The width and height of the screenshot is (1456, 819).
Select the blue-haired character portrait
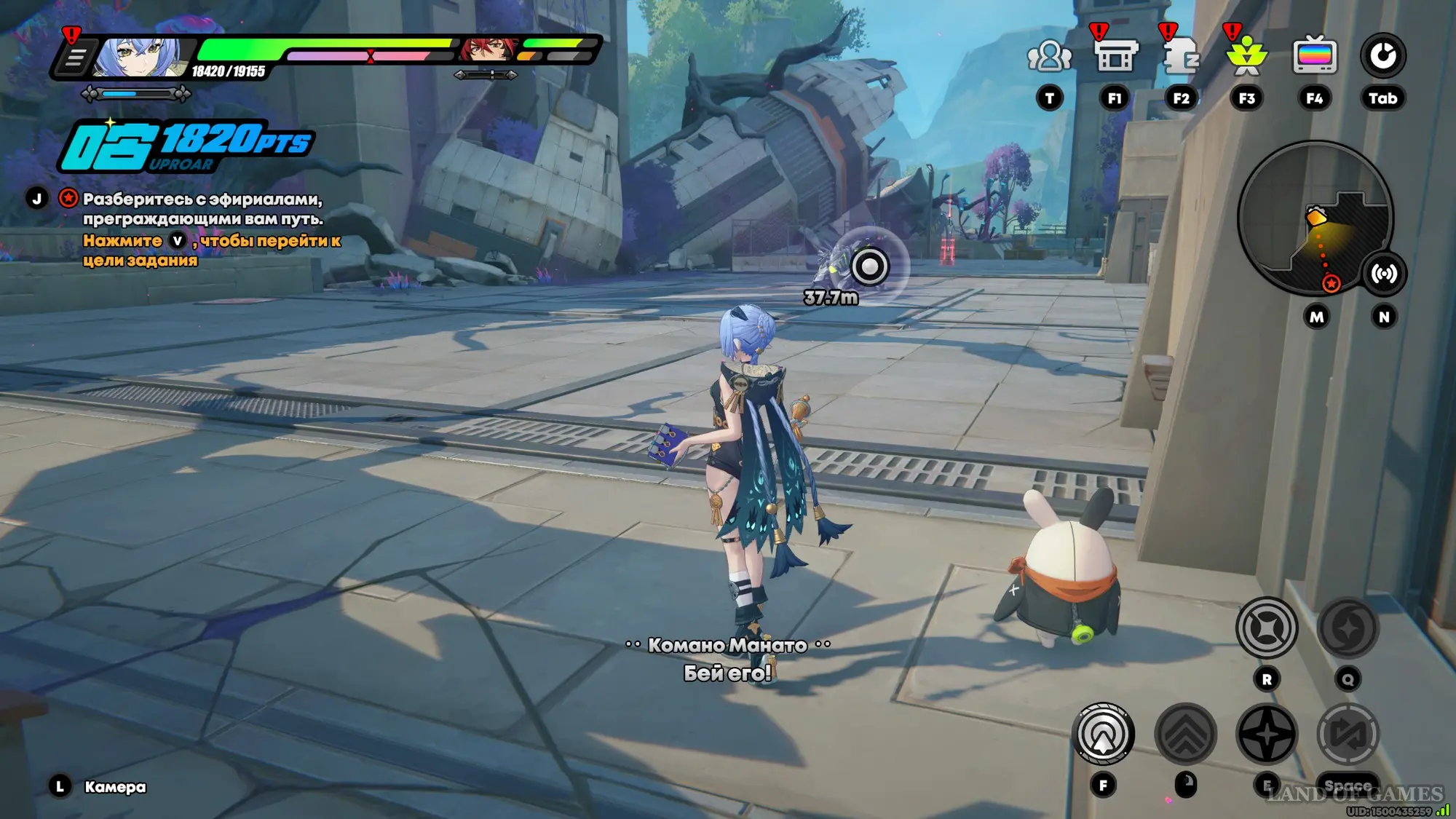pyautogui.click(x=140, y=55)
